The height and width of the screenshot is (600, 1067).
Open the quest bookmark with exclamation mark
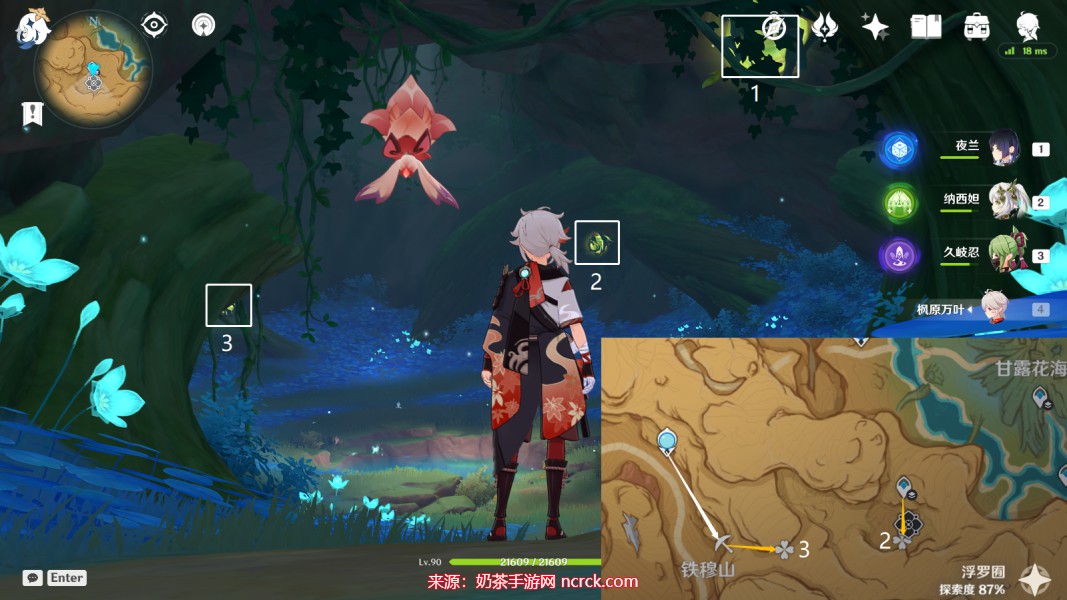[32, 114]
